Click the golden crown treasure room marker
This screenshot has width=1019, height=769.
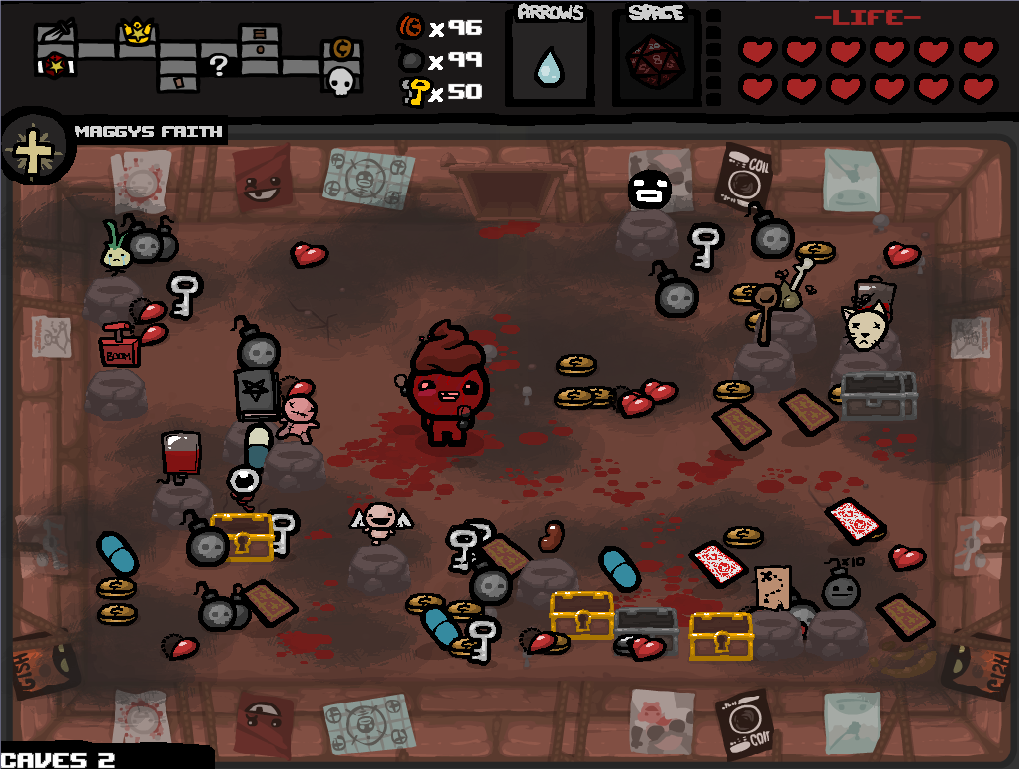pyautogui.click(x=135, y=34)
